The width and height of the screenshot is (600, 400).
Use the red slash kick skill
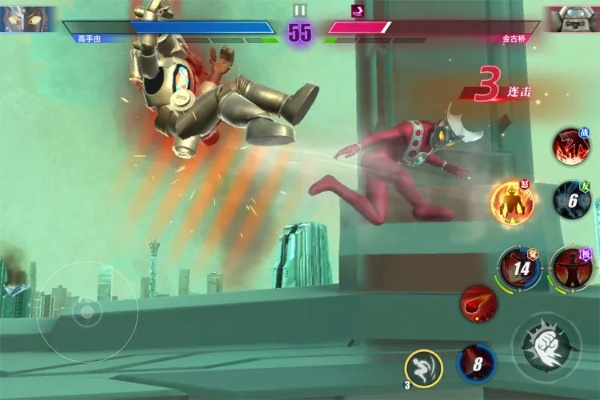coord(479,302)
